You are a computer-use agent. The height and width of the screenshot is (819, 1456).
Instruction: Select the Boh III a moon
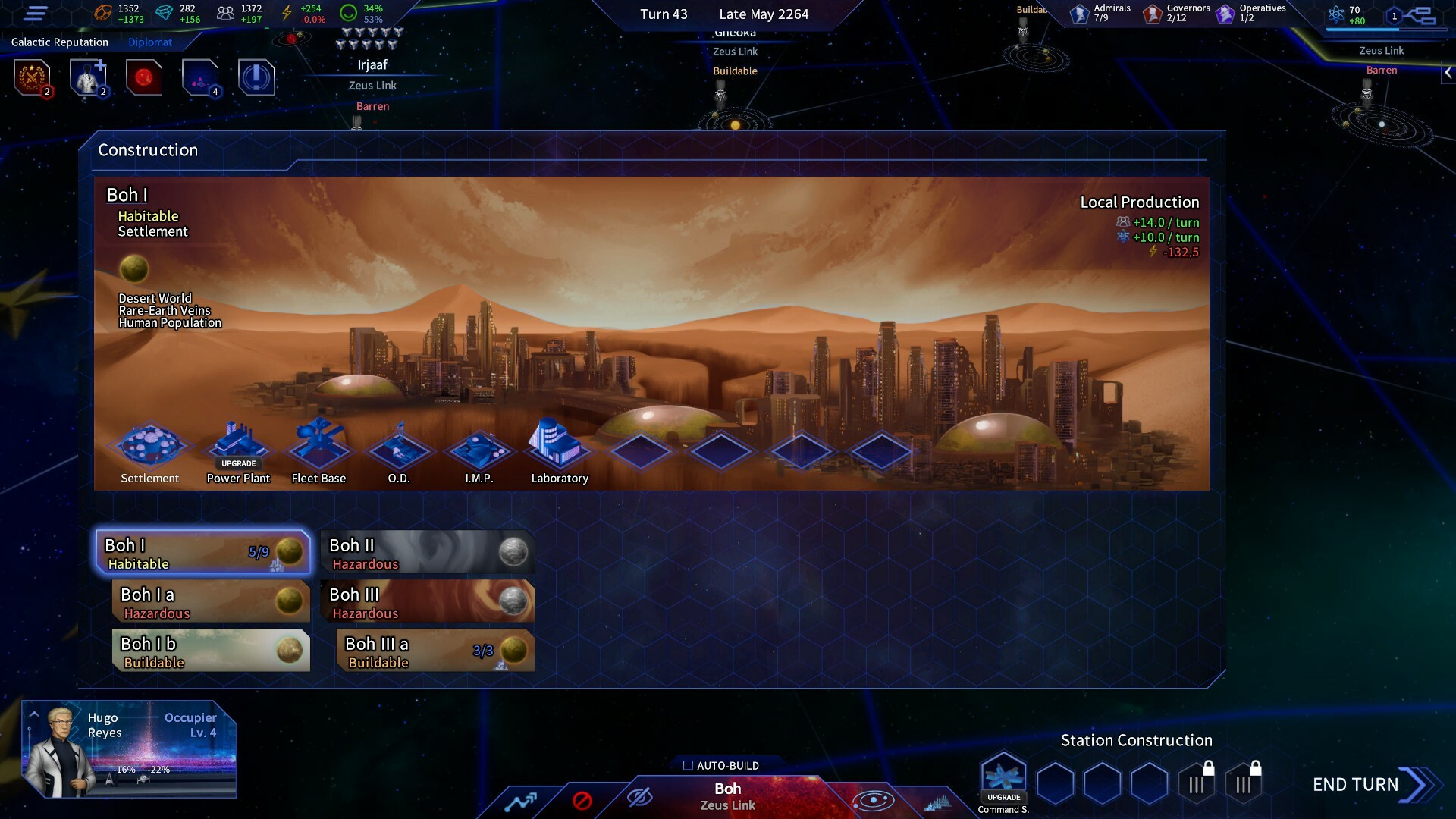[435, 651]
